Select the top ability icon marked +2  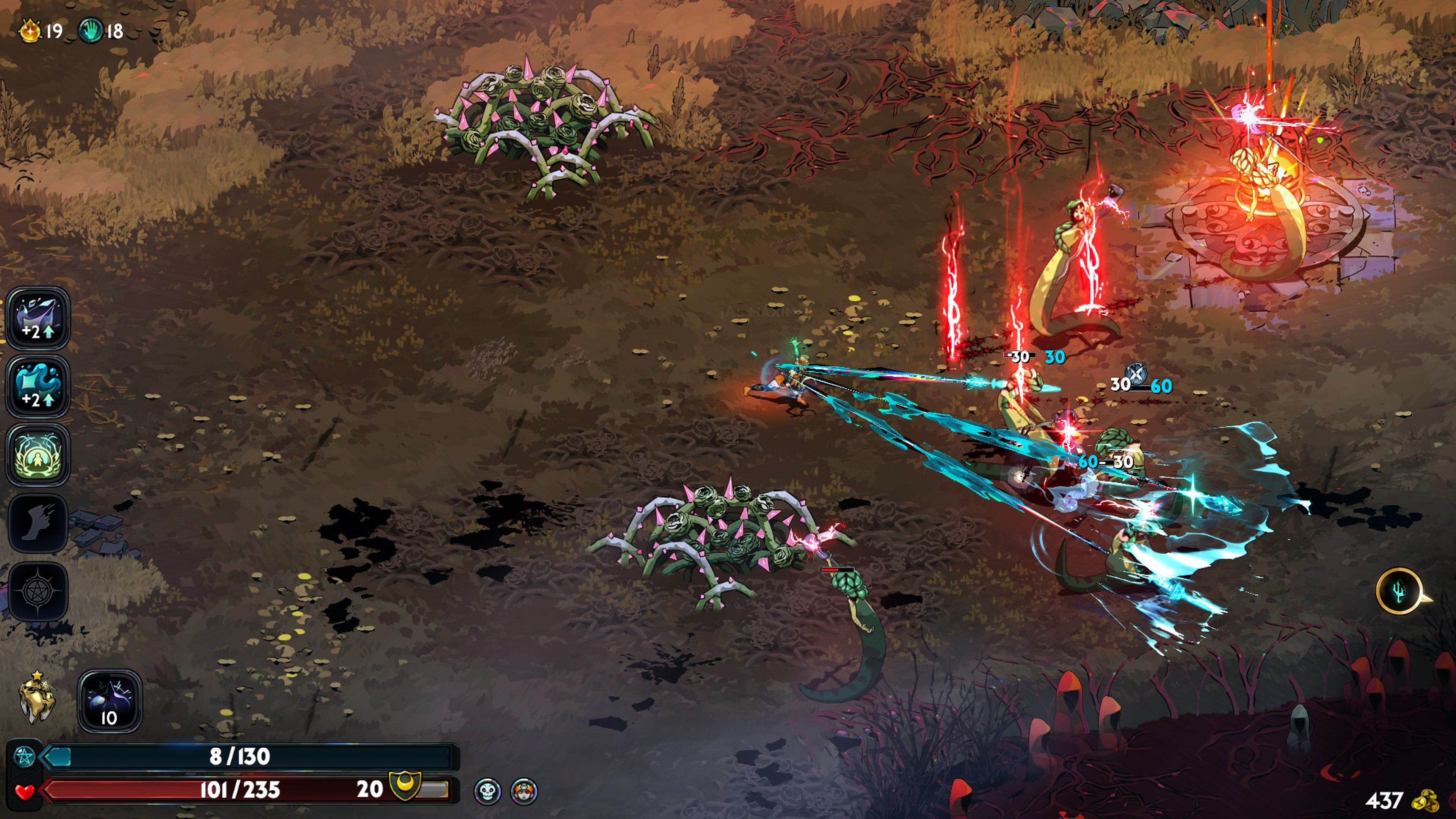click(x=37, y=318)
